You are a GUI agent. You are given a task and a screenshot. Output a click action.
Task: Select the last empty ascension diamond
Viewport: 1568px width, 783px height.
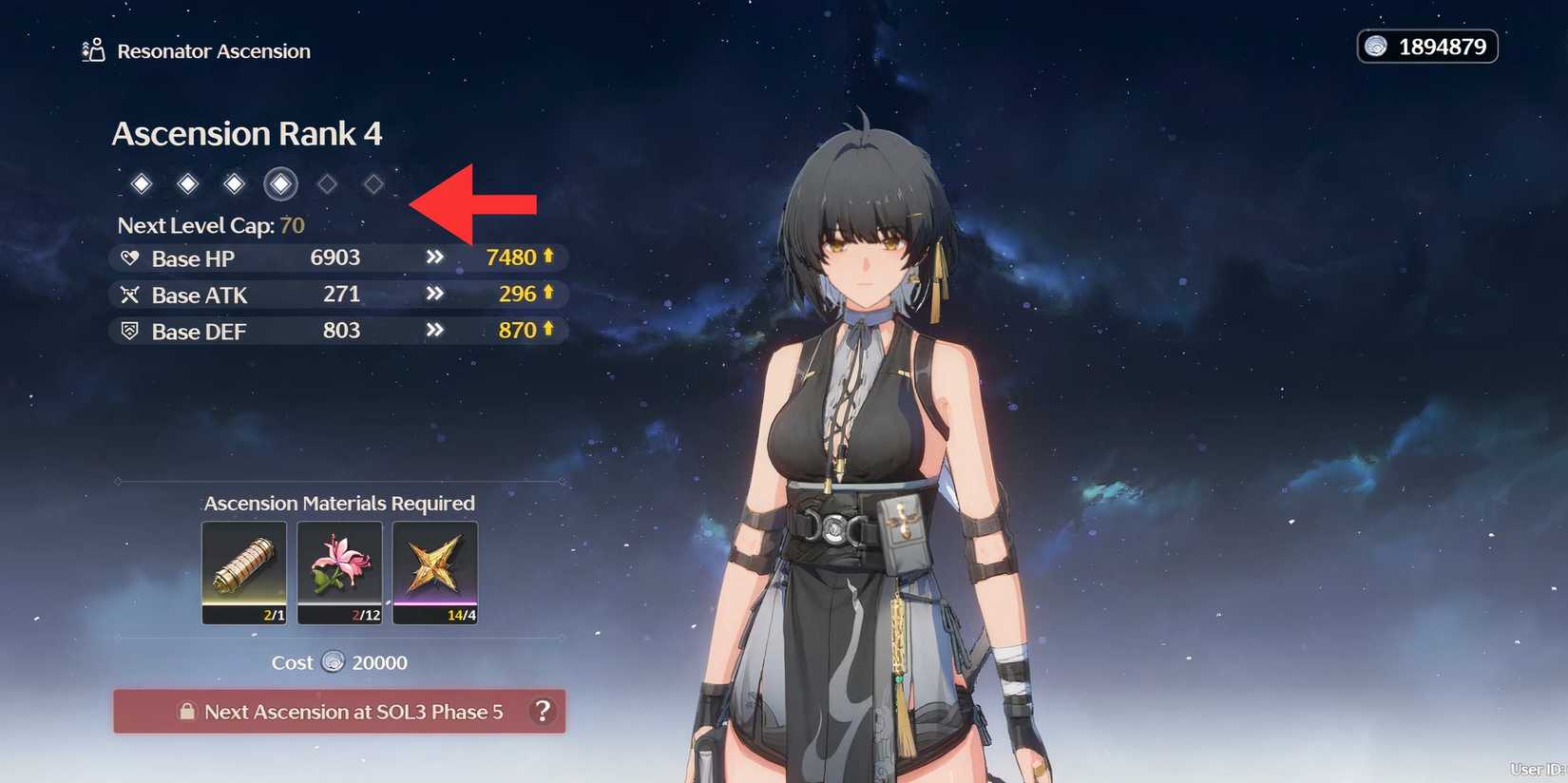pyautogui.click(x=373, y=183)
